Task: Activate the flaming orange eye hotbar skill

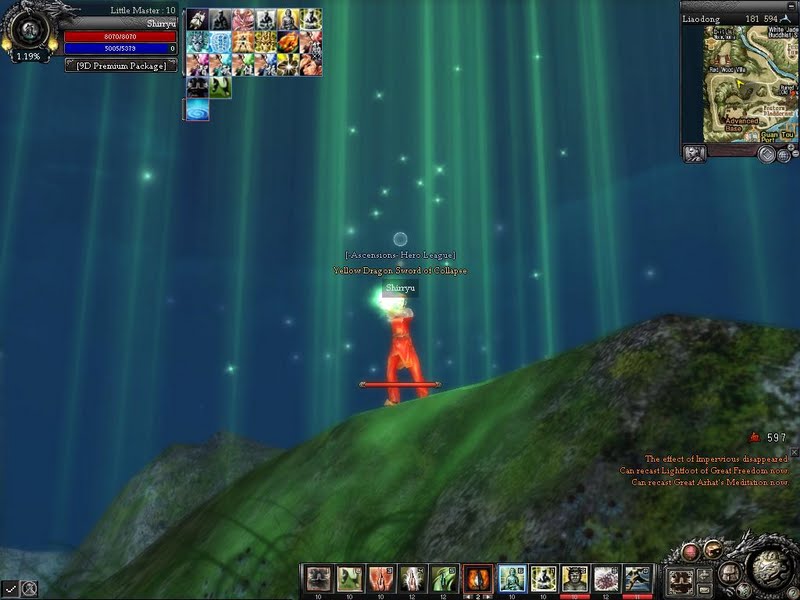Action: 476,577
